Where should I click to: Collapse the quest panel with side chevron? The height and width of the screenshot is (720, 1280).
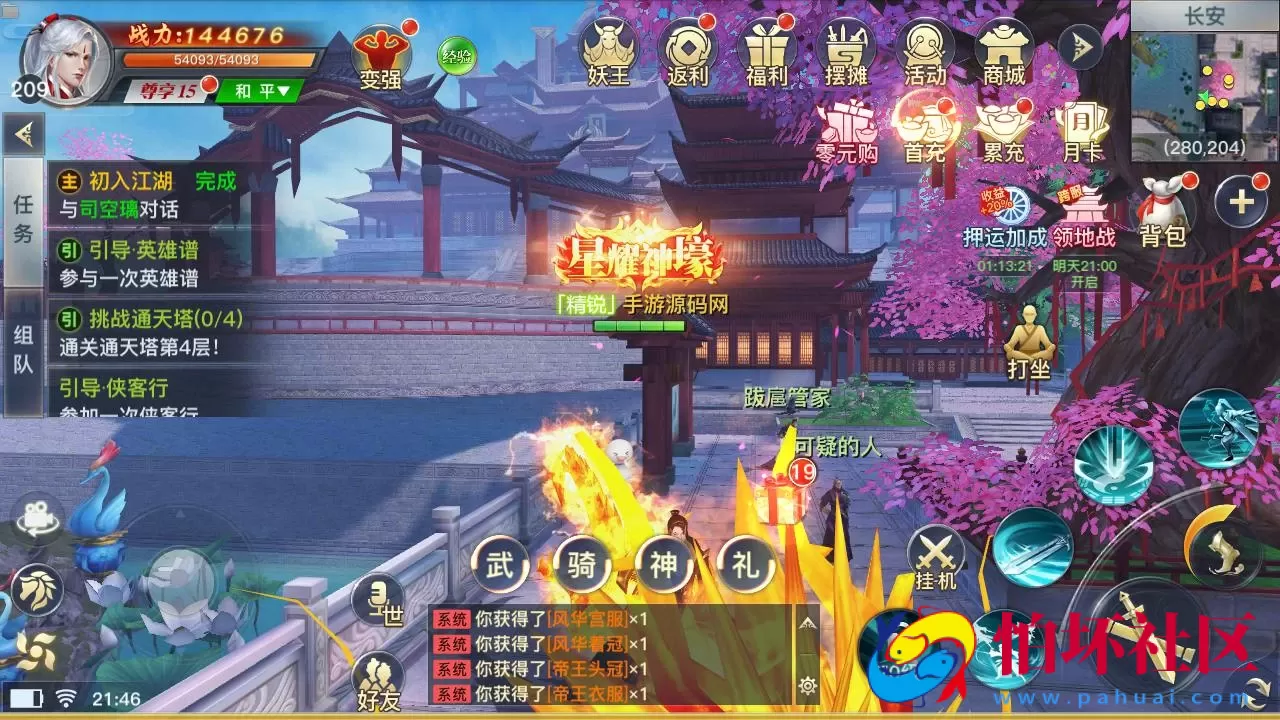(21, 132)
